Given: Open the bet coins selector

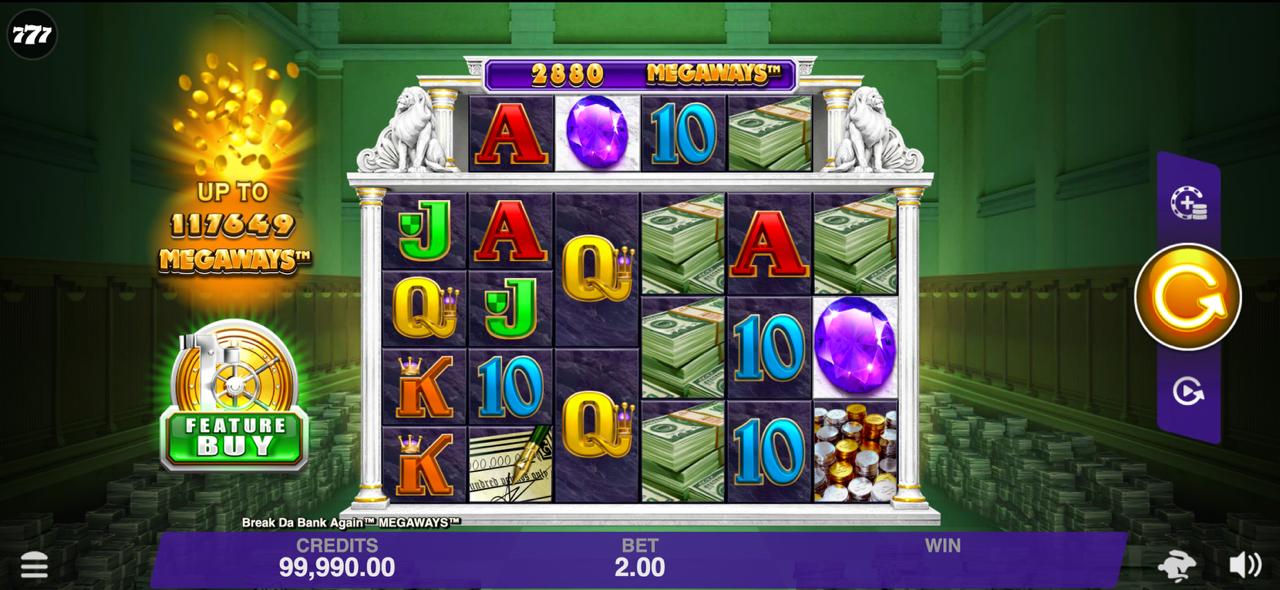Looking at the screenshot, I should pyautogui.click(x=1188, y=203).
